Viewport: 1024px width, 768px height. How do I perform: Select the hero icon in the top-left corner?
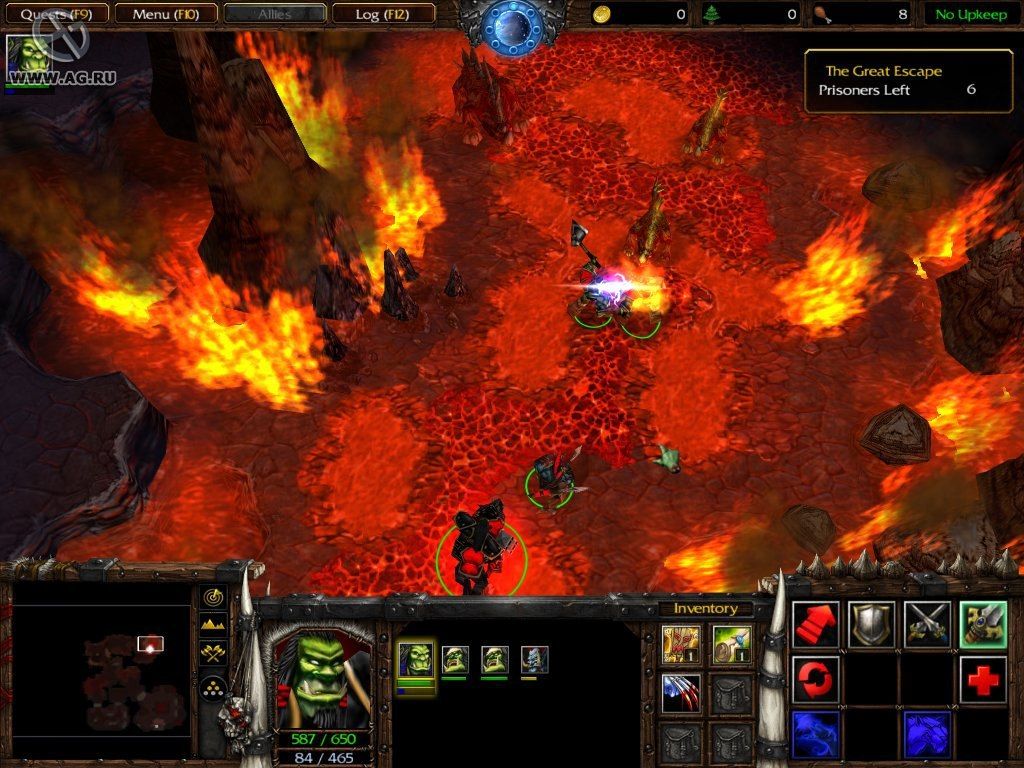[x=27, y=58]
